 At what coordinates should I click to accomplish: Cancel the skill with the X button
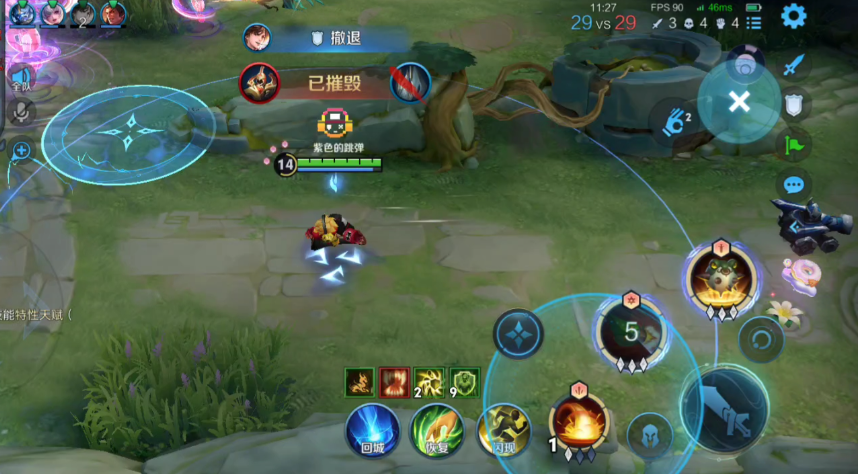point(739,101)
